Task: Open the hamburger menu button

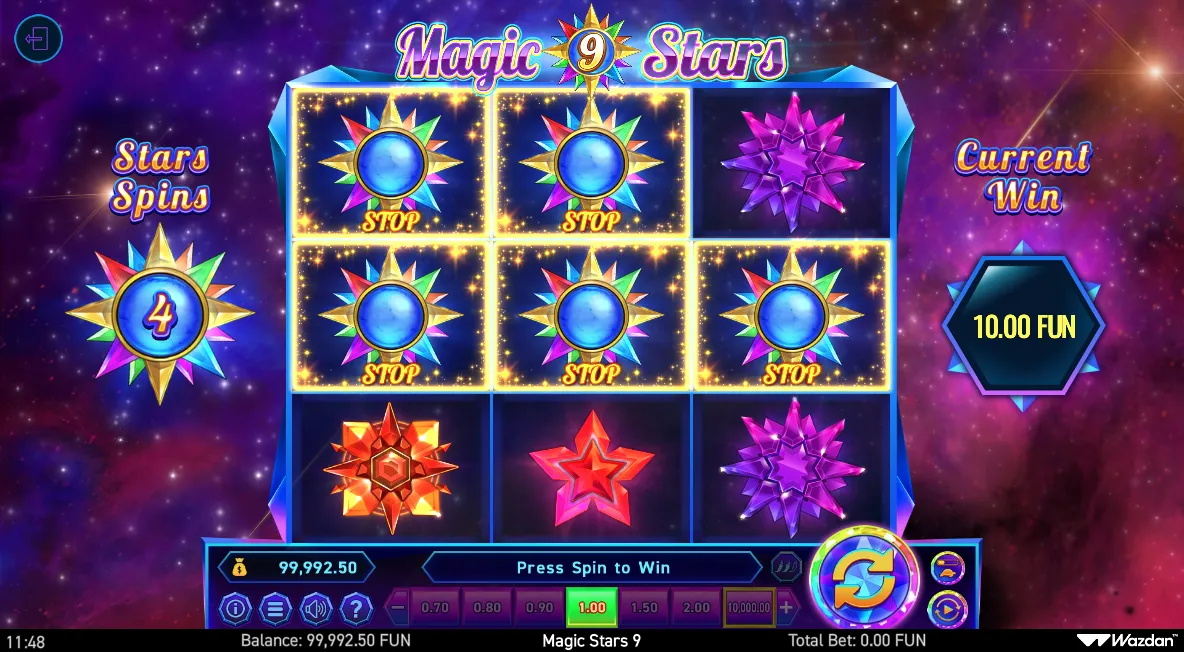Action: 275,607
